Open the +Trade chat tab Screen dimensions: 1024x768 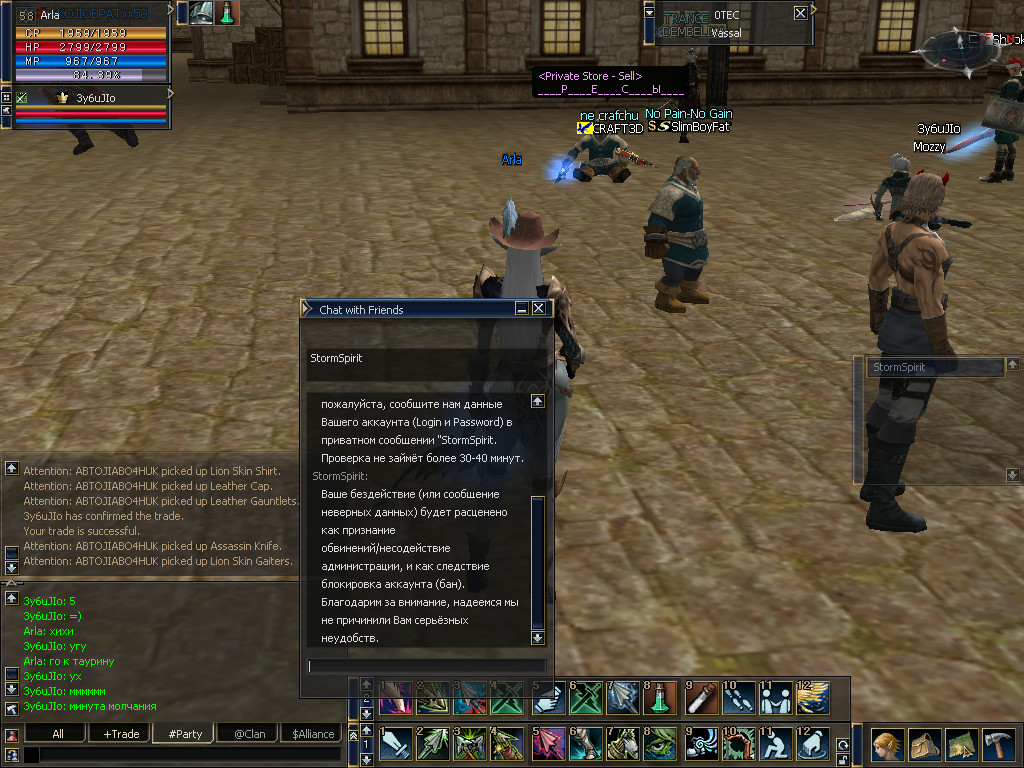tap(121, 733)
